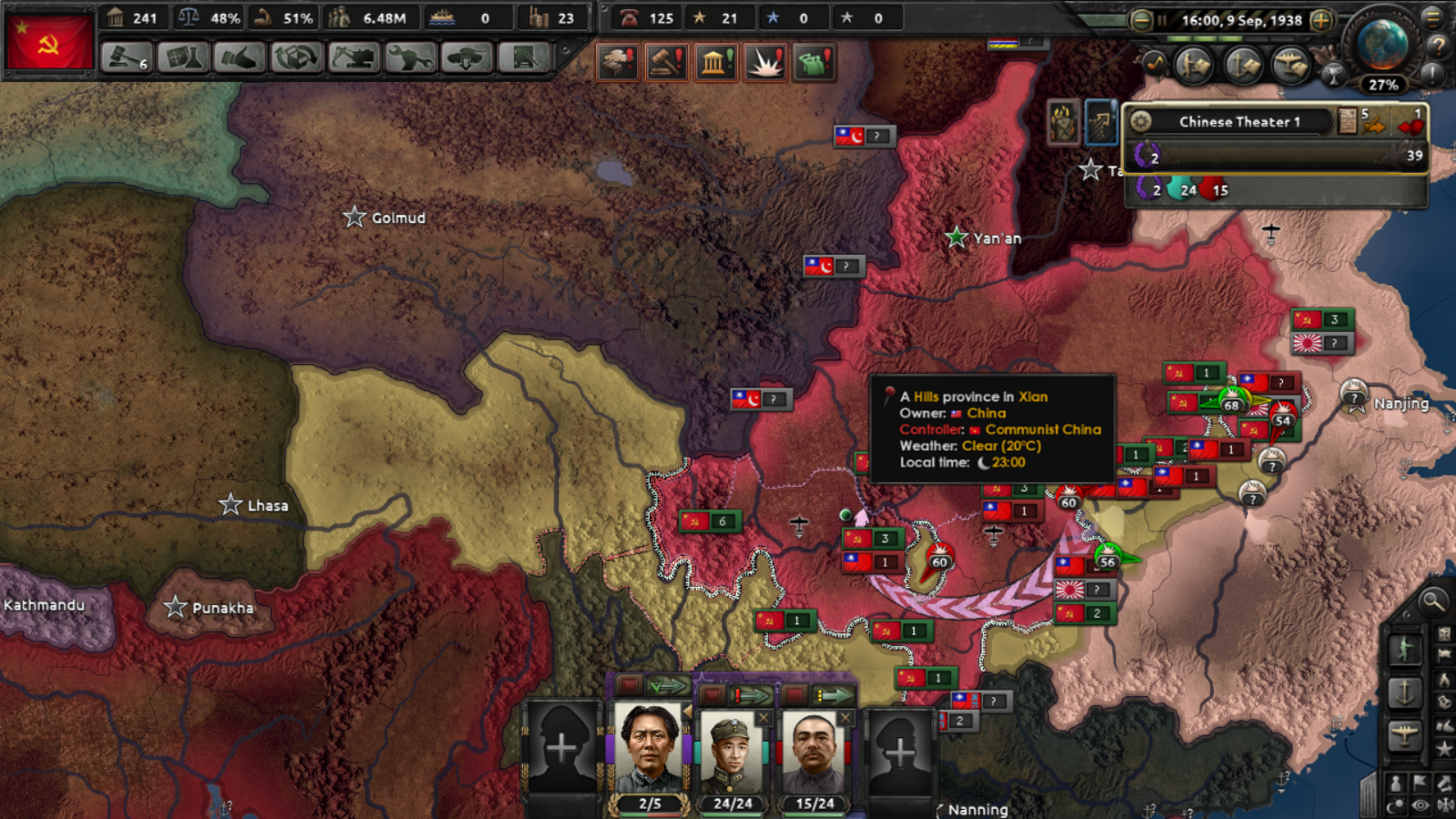Screen dimensions: 1456x819
Task: Increase game speed with the plus button
Action: tap(1319, 20)
